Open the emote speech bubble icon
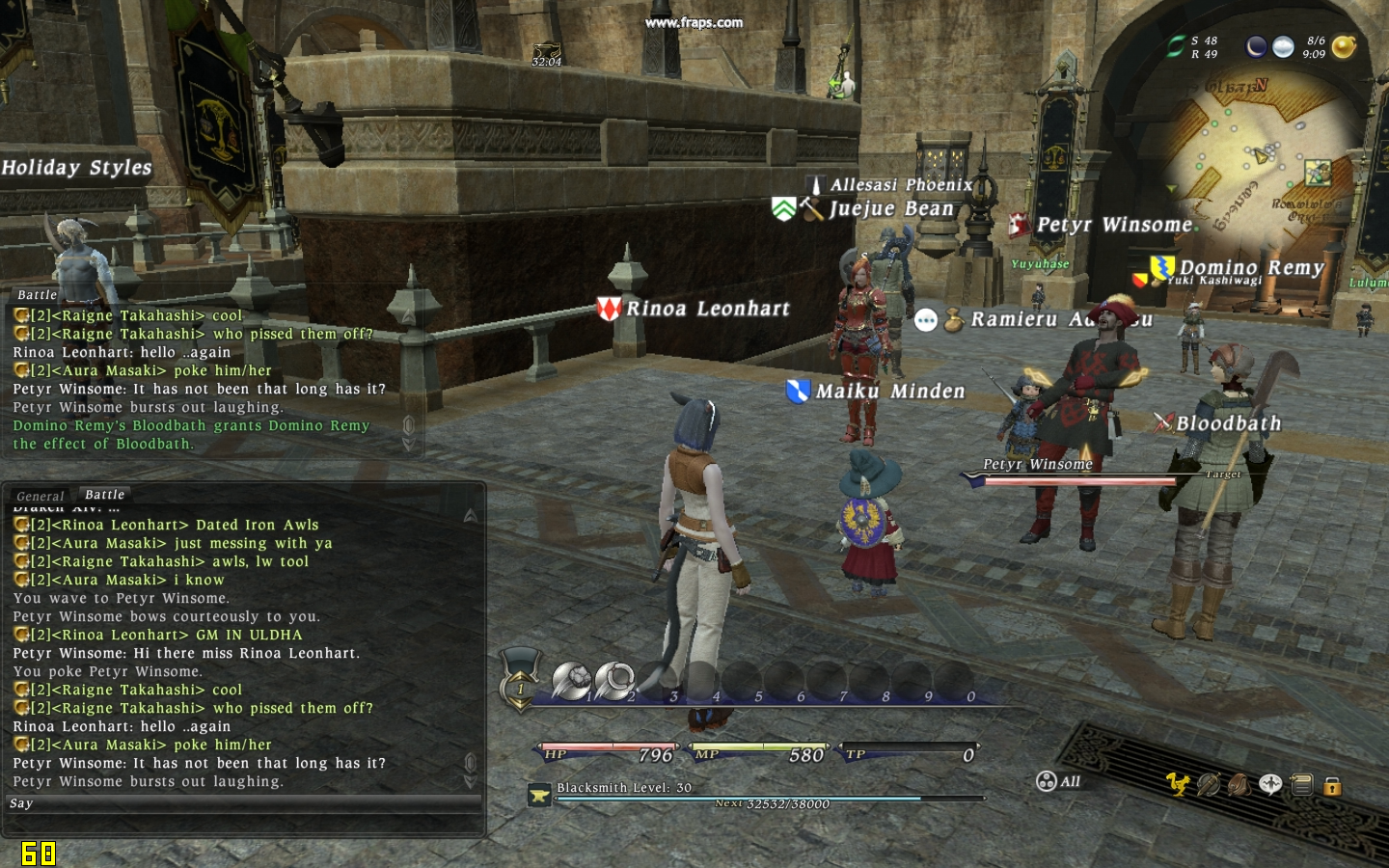 click(x=1270, y=784)
